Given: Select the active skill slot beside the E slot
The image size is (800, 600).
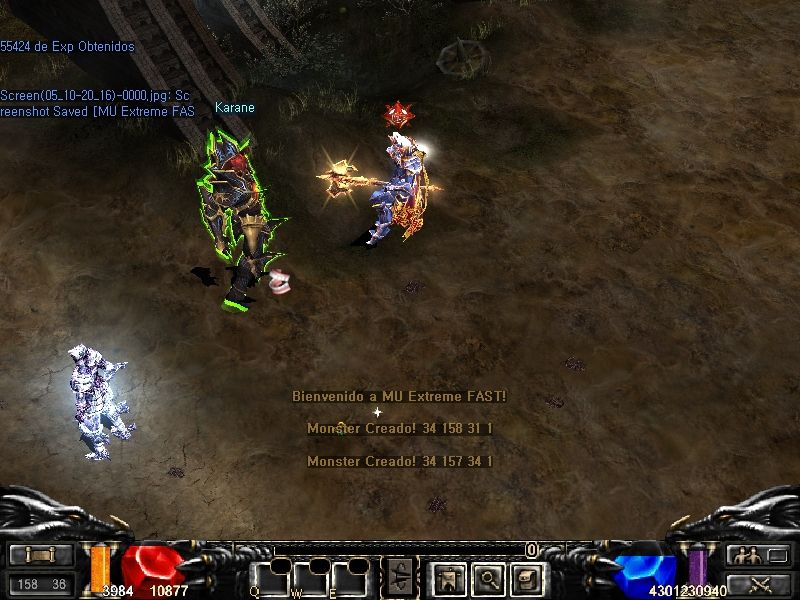Looking at the screenshot, I should pos(399,577).
